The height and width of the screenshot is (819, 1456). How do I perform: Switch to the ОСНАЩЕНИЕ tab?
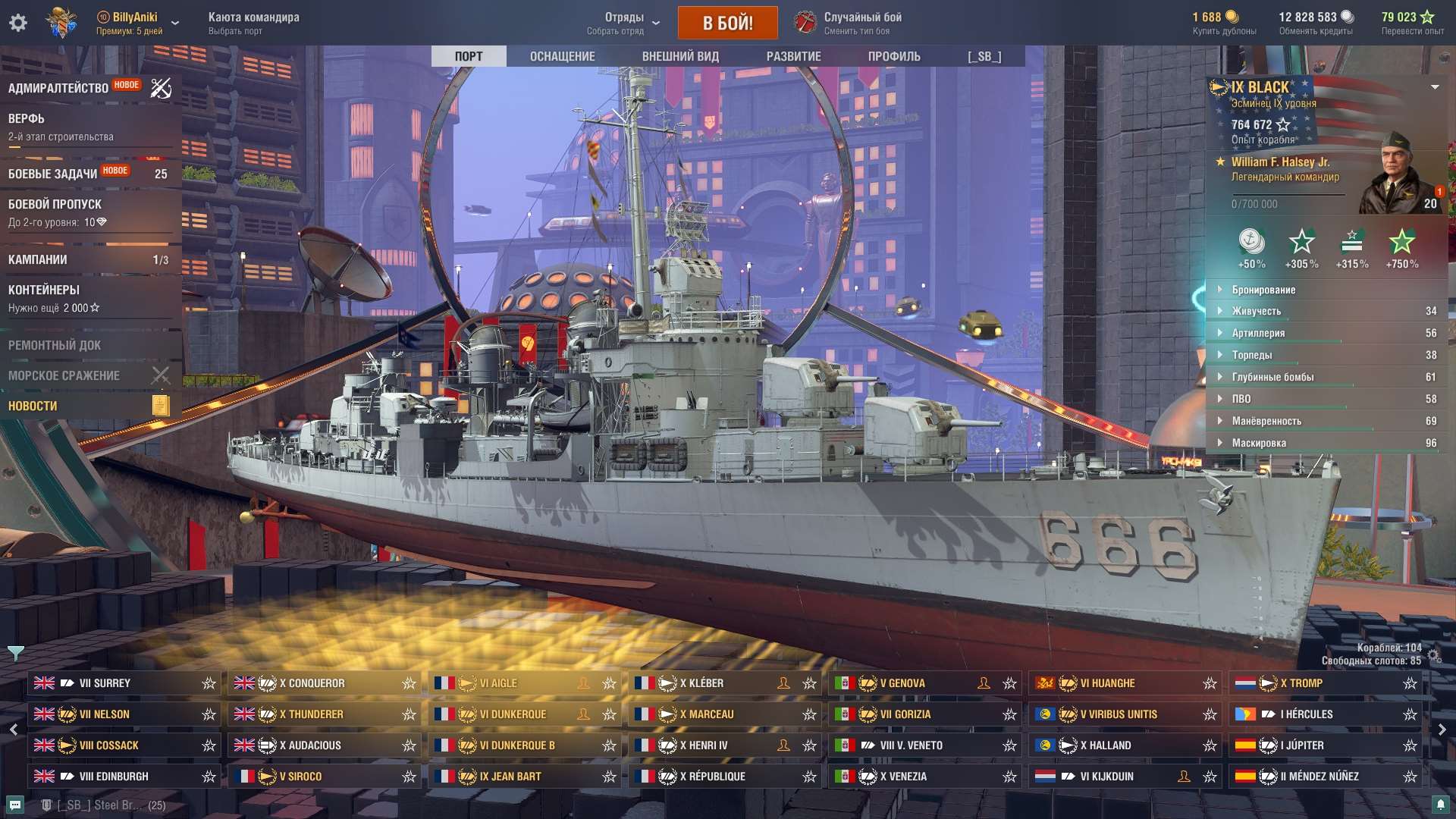pyautogui.click(x=561, y=55)
